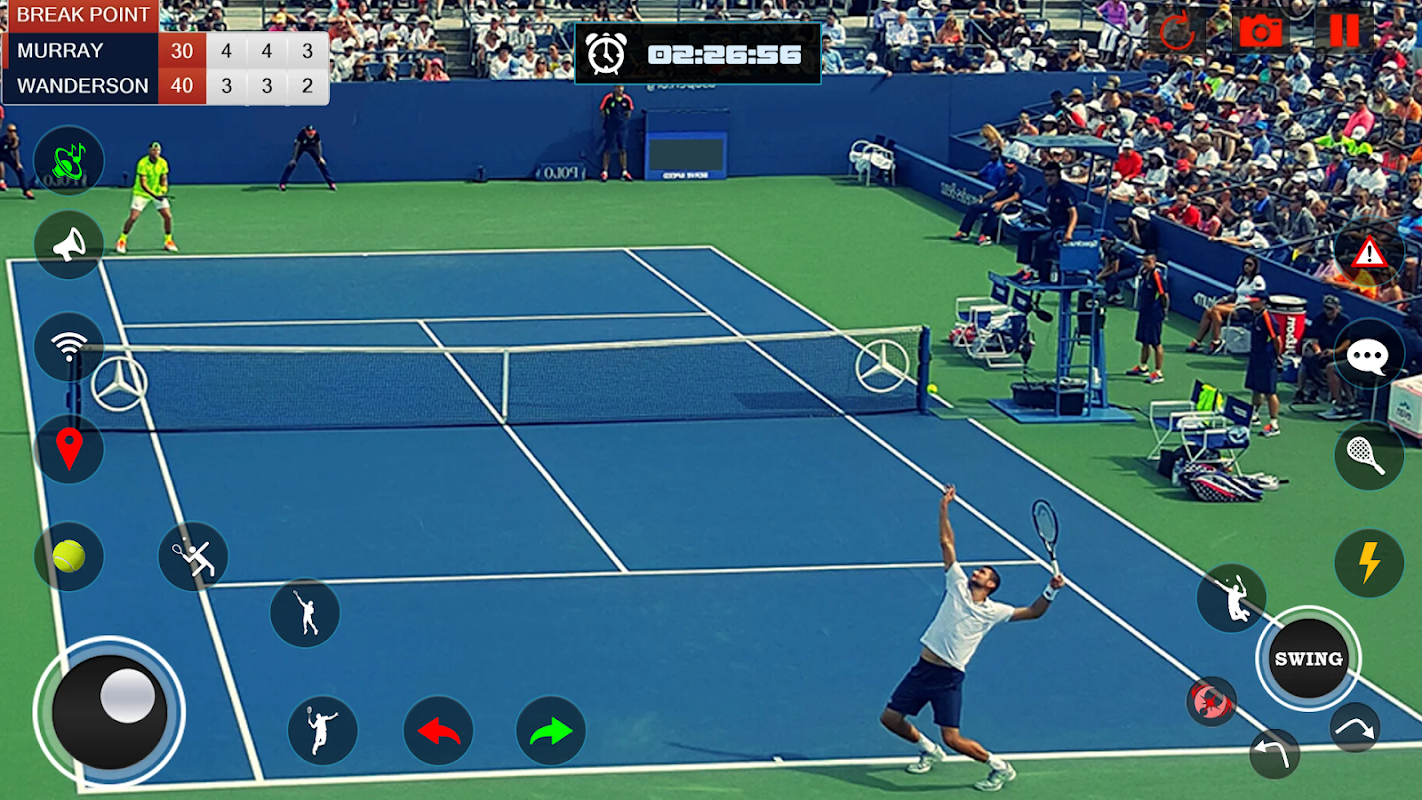This screenshot has height=800, width=1422.
Task: Take a screenshot with the camera icon
Action: pyautogui.click(x=1261, y=31)
